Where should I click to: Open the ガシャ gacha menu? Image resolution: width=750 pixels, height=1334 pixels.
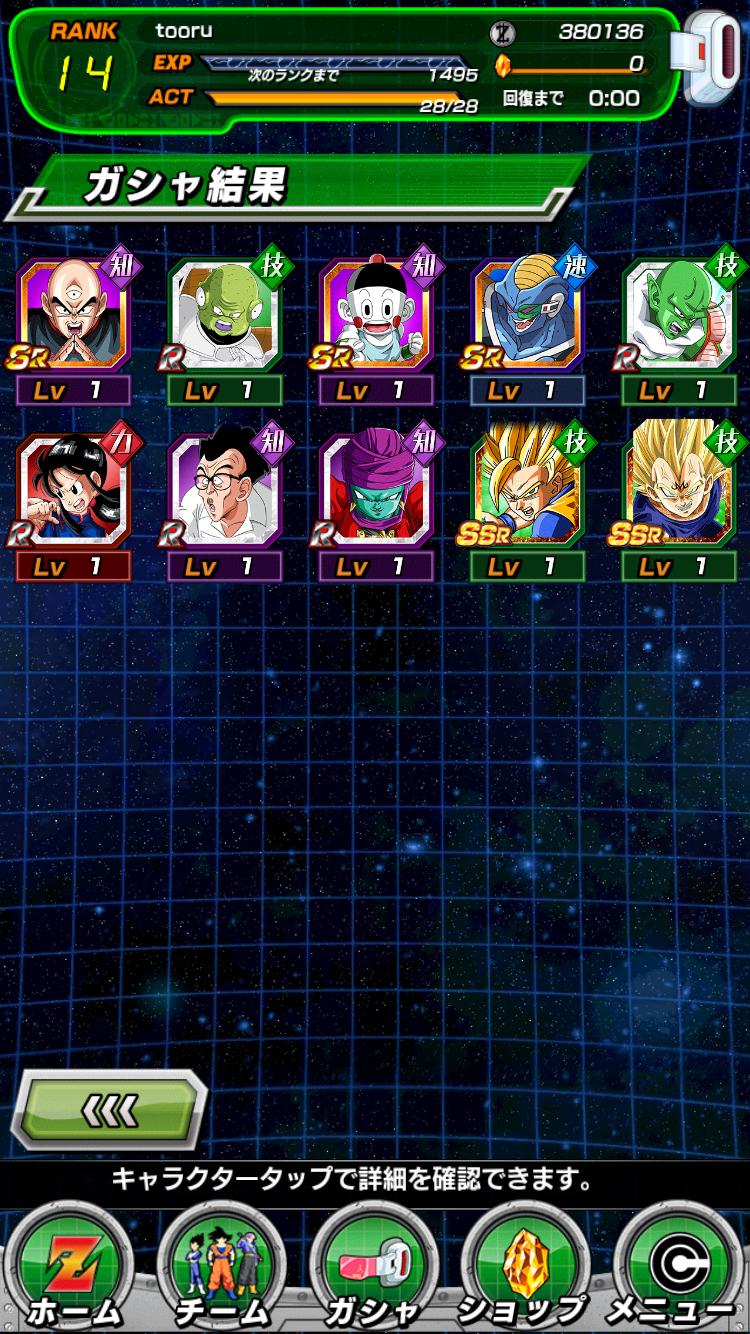pyautogui.click(x=374, y=1265)
